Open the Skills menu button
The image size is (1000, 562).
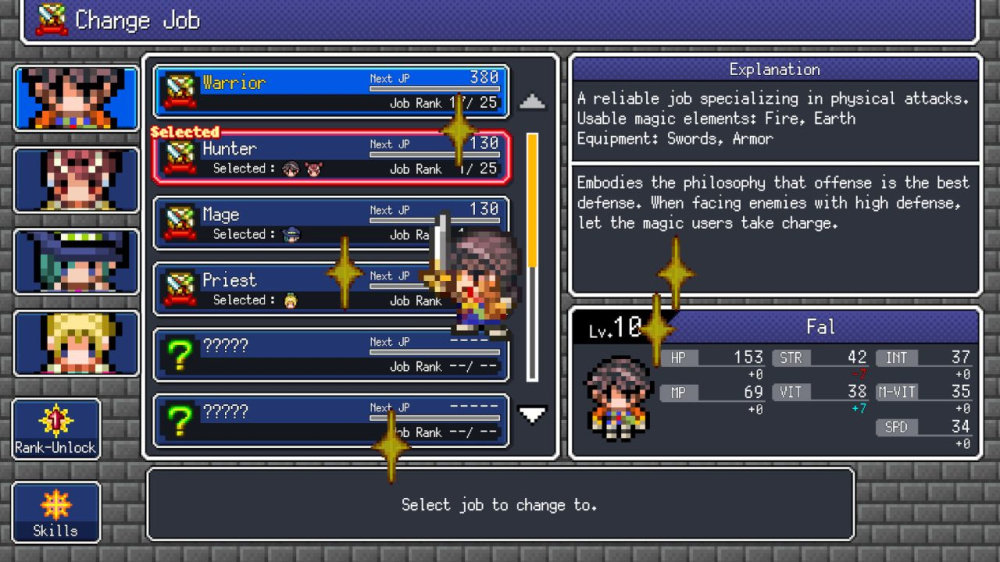(56, 512)
